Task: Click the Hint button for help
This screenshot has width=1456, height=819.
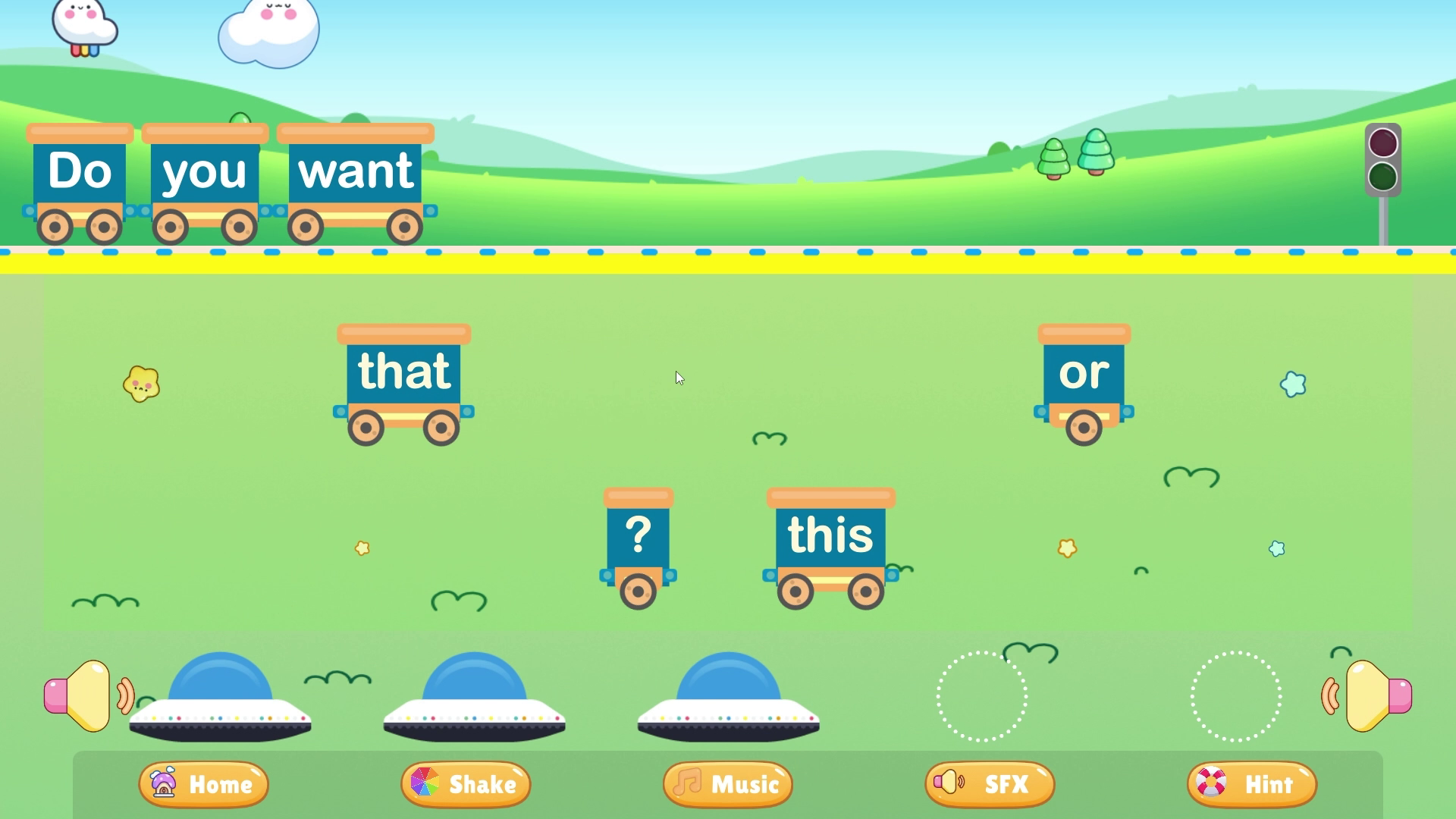Action: tap(1250, 785)
